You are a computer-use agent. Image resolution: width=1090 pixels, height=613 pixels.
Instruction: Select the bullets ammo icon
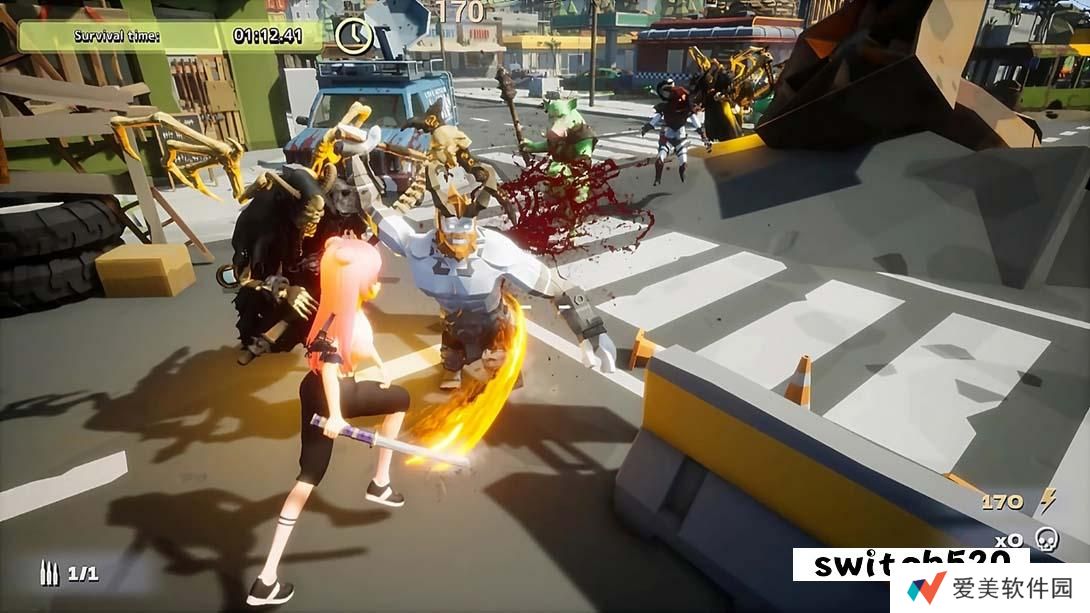[49, 573]
